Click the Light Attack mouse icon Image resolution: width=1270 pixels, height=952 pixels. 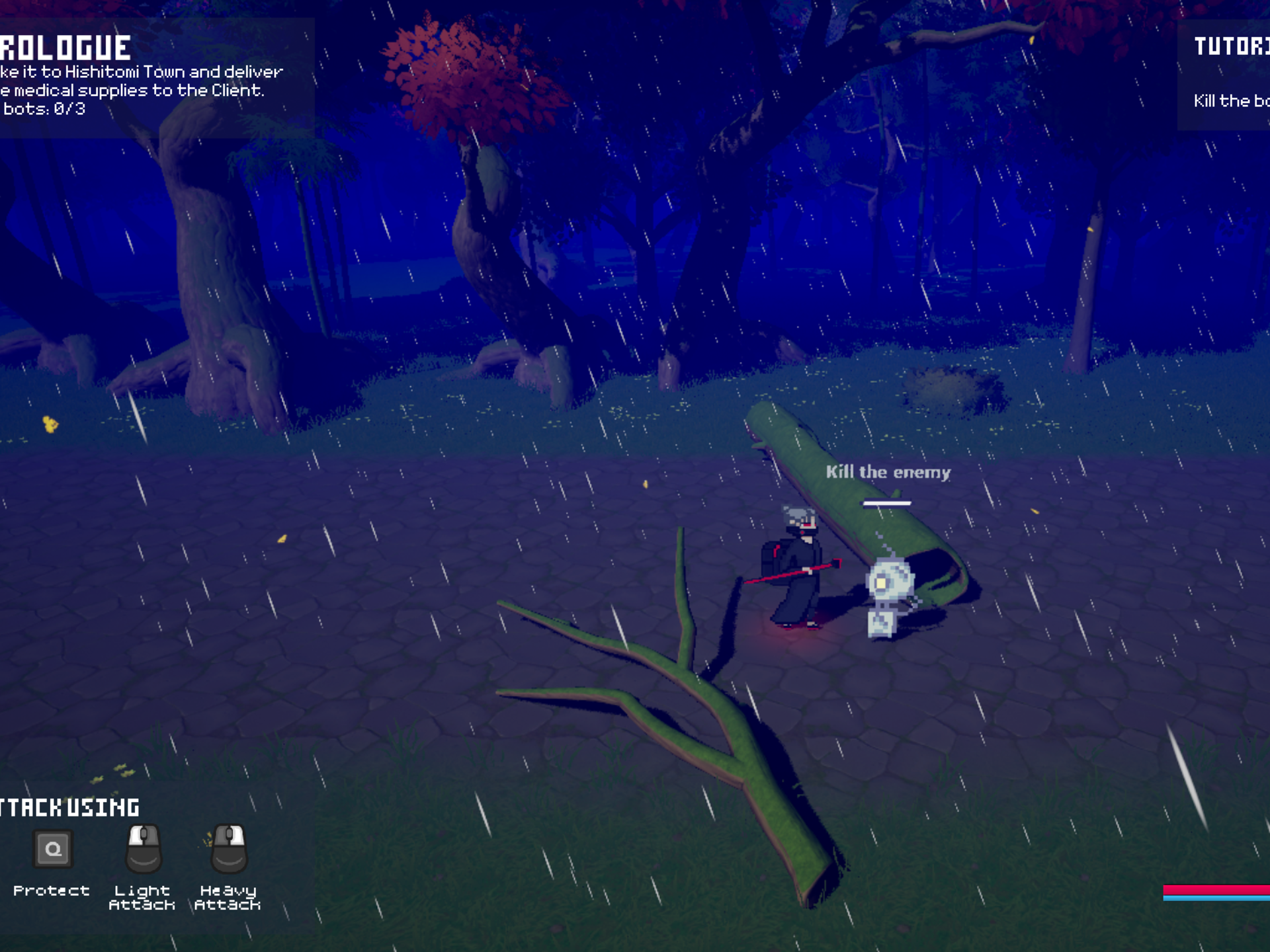click(144, 848)
